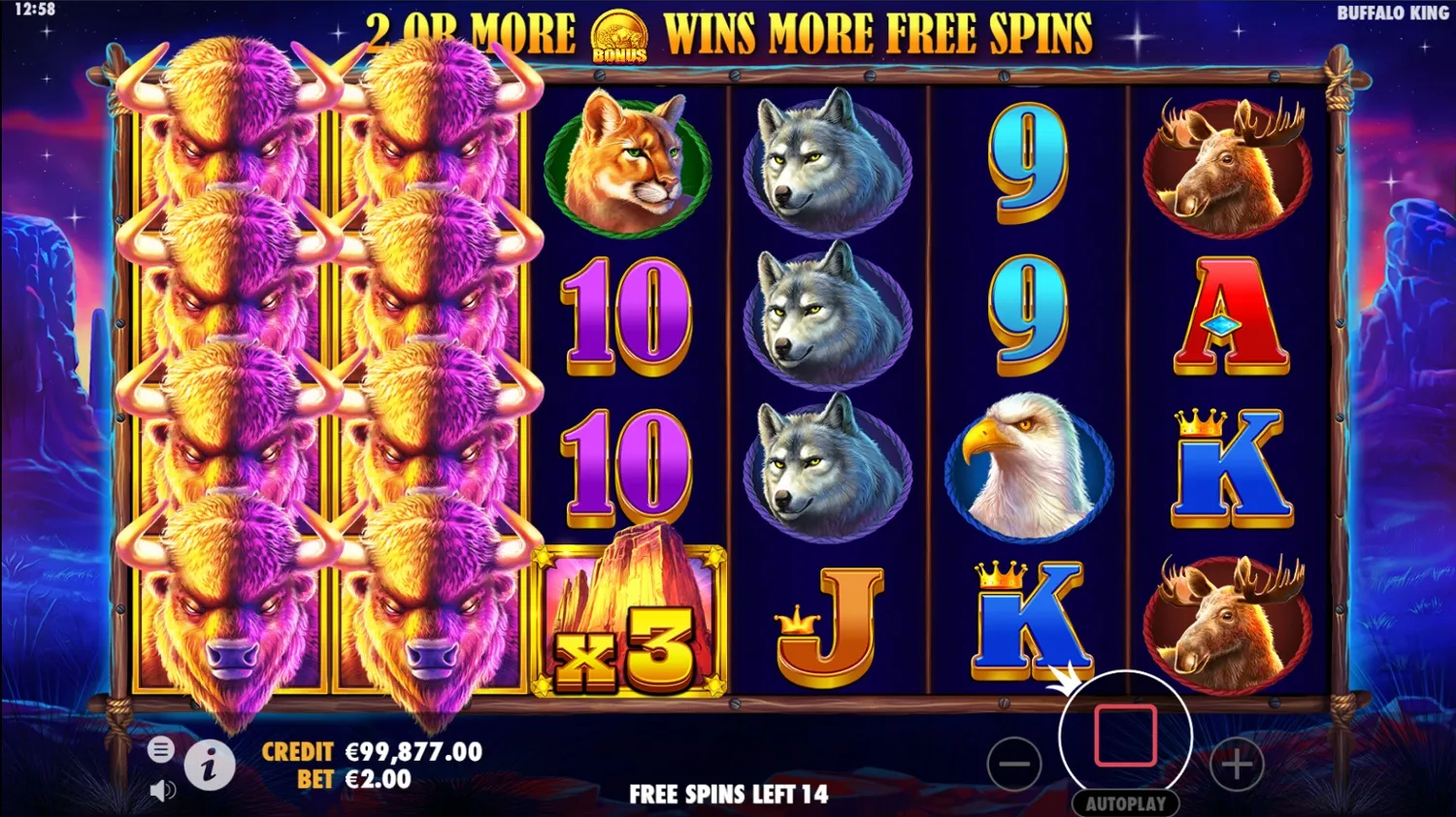
Task: Open the hamburger game menu
Action: point(161,749)
